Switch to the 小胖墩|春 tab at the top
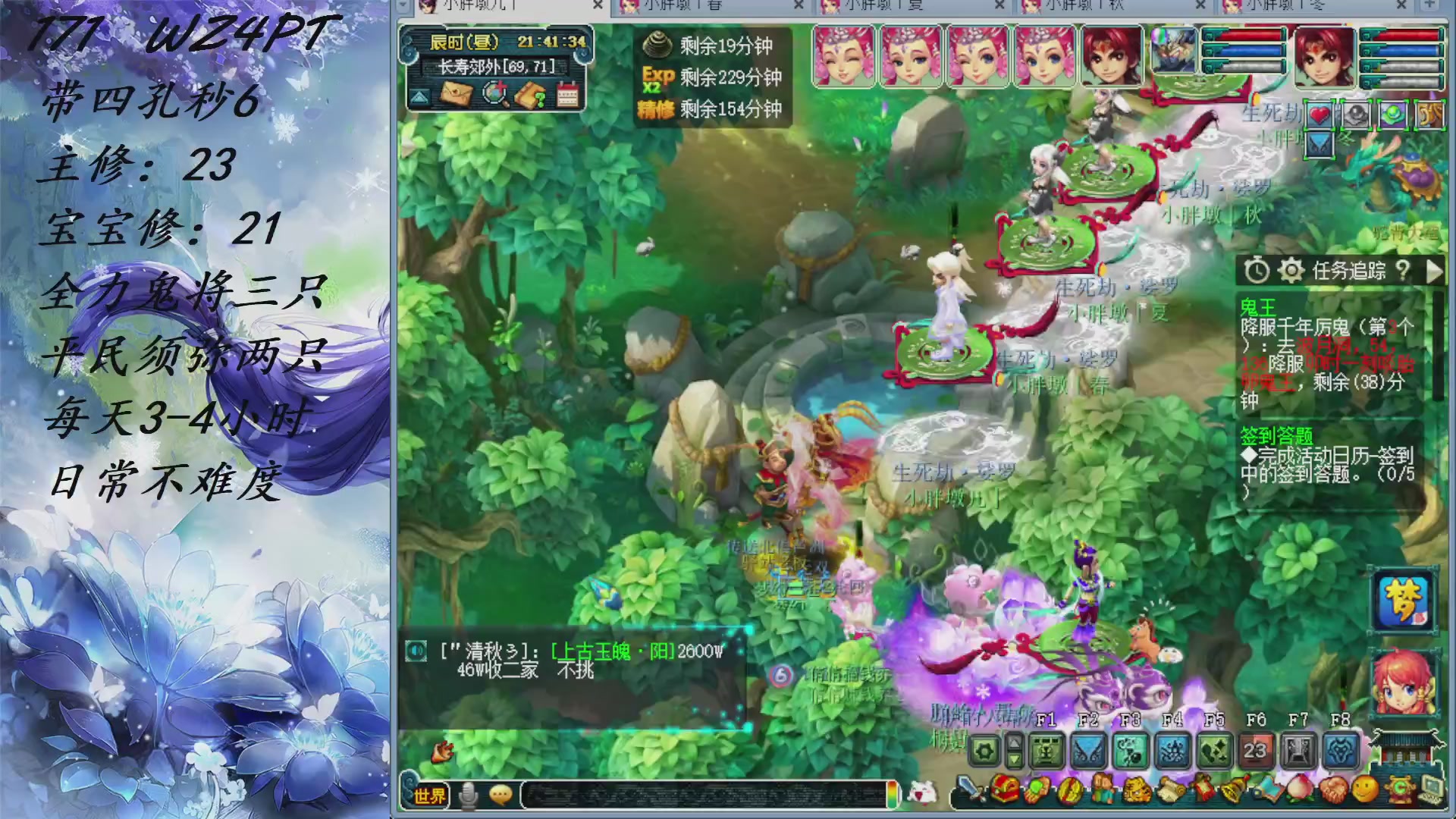Viewport: 1456px width, 819px height. click(x=682, y=8)
